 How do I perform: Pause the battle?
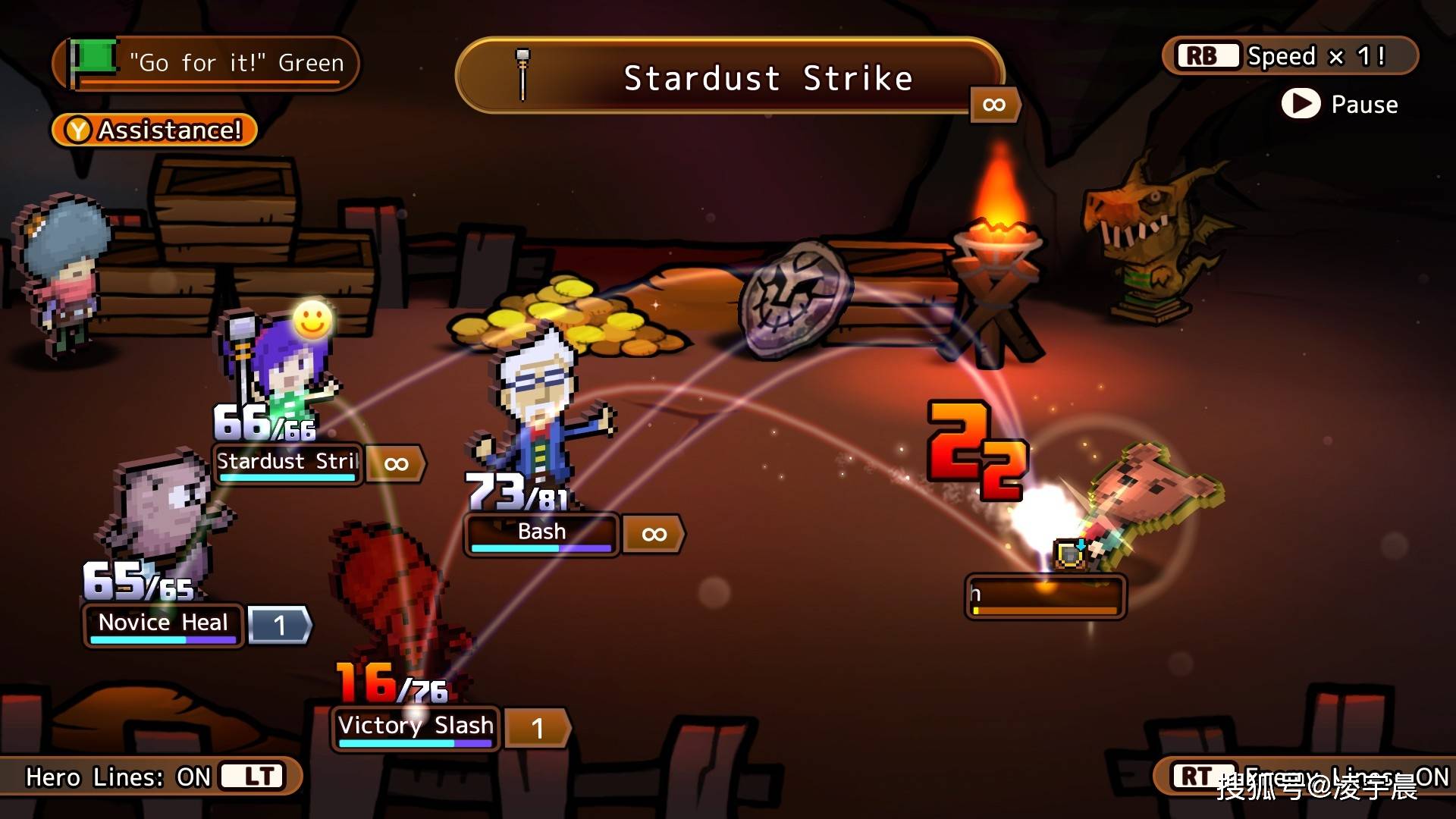[x=1339, y=104]
